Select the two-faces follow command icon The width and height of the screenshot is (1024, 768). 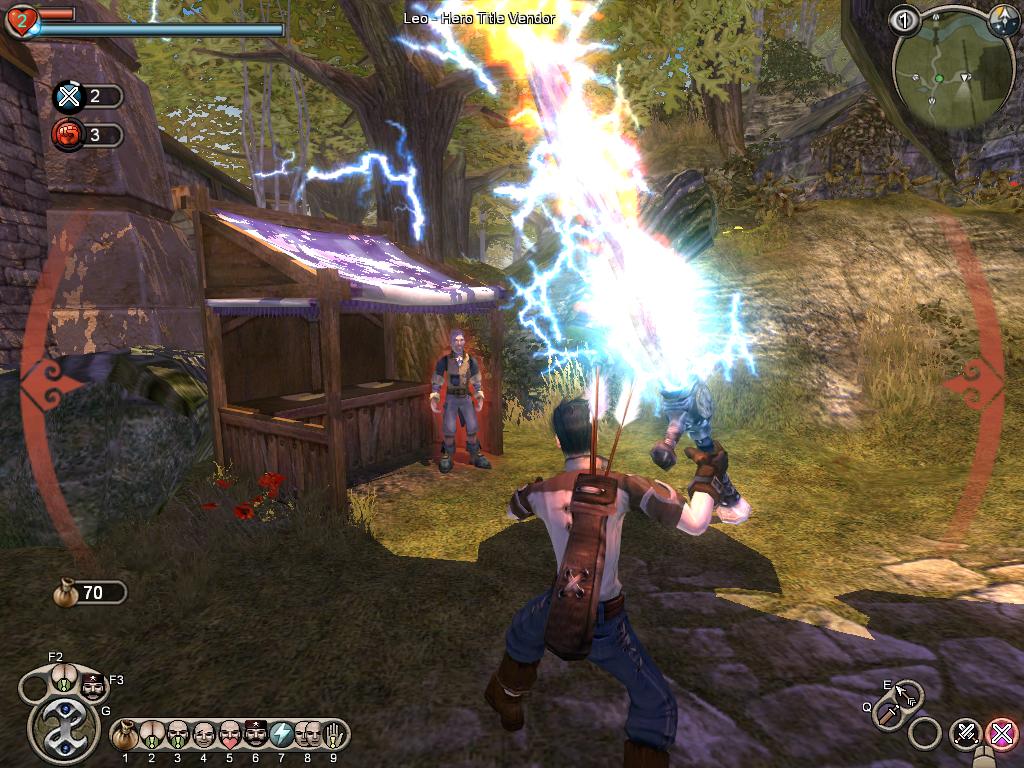point(308,735)
